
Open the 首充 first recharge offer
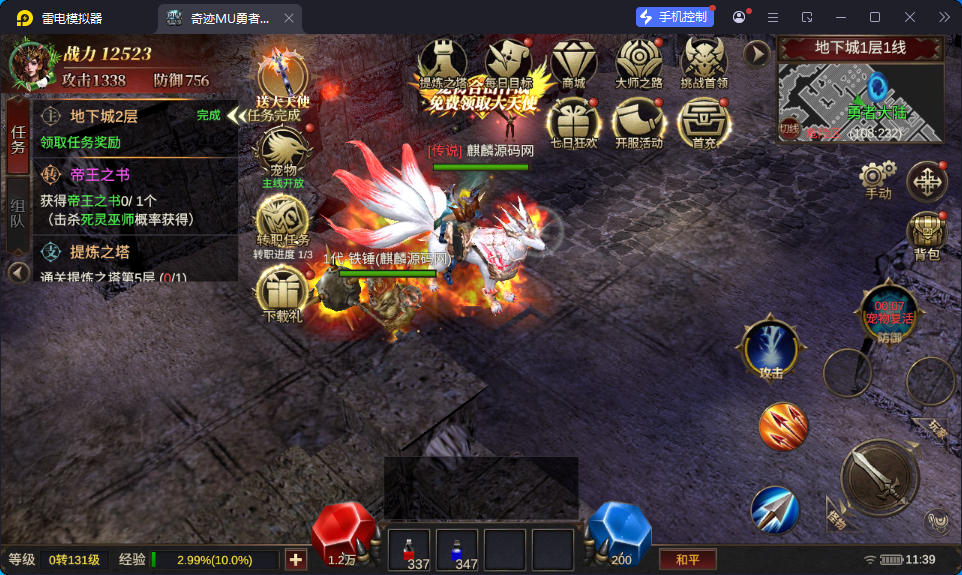click(703, 123)
